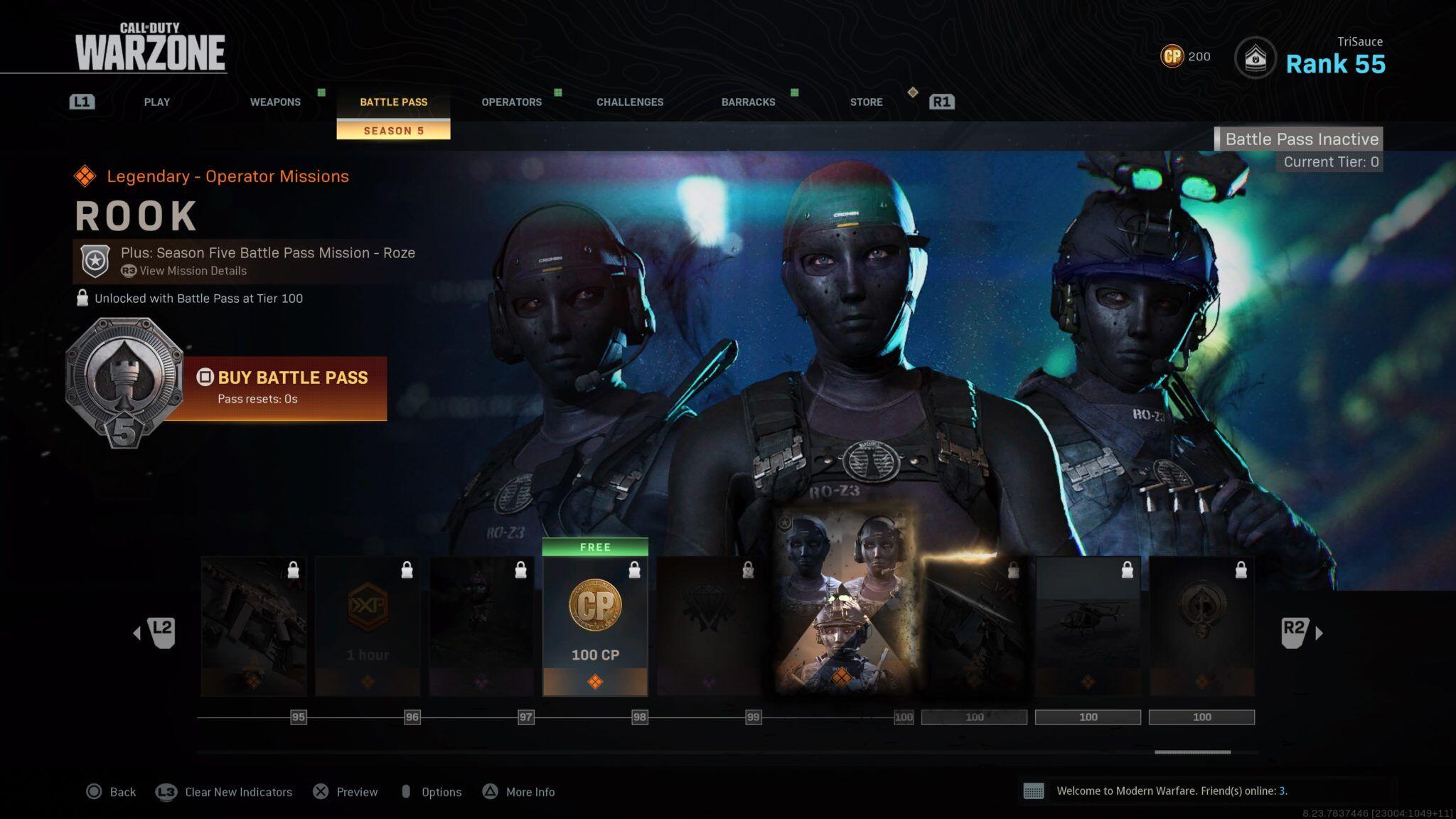1456x819 pixels.
Task: Switch to the Barracks tab
Action: click(748, 102)
